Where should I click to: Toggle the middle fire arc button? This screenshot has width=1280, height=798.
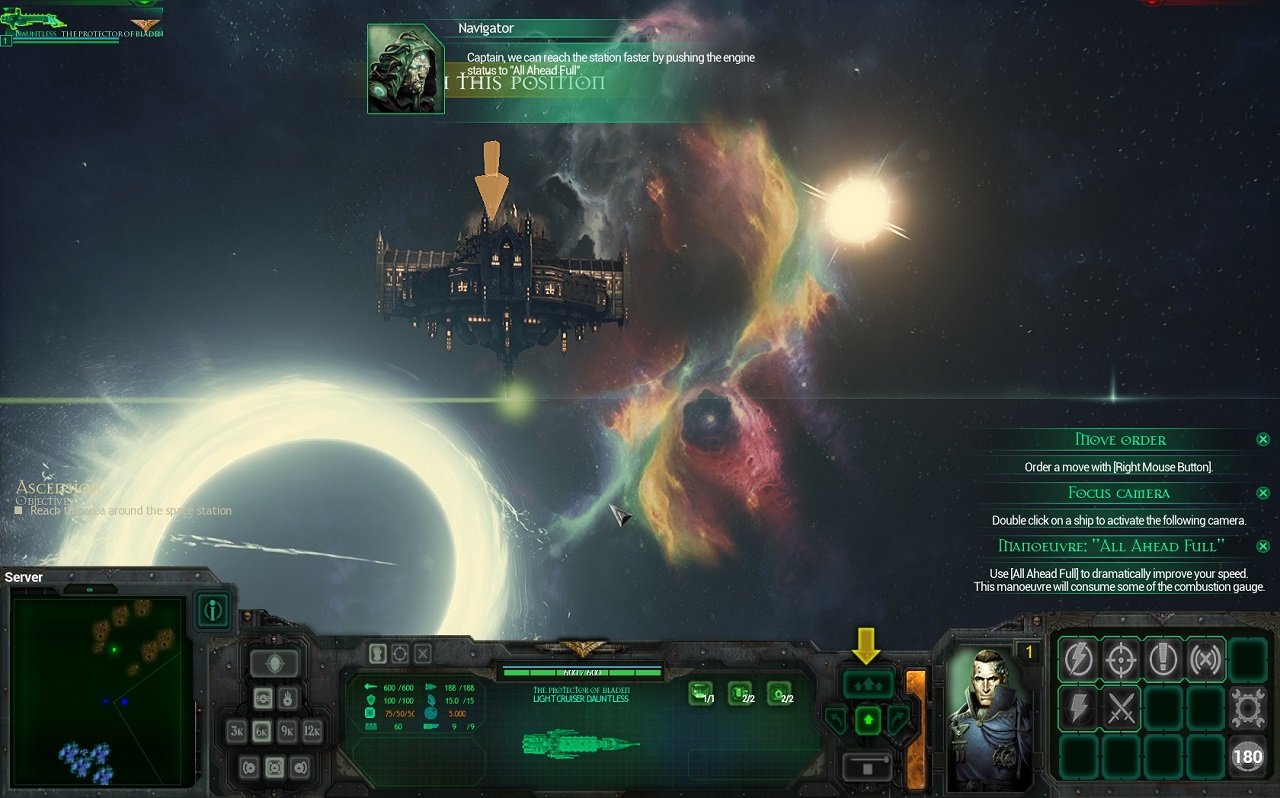(x=275, y=766)
